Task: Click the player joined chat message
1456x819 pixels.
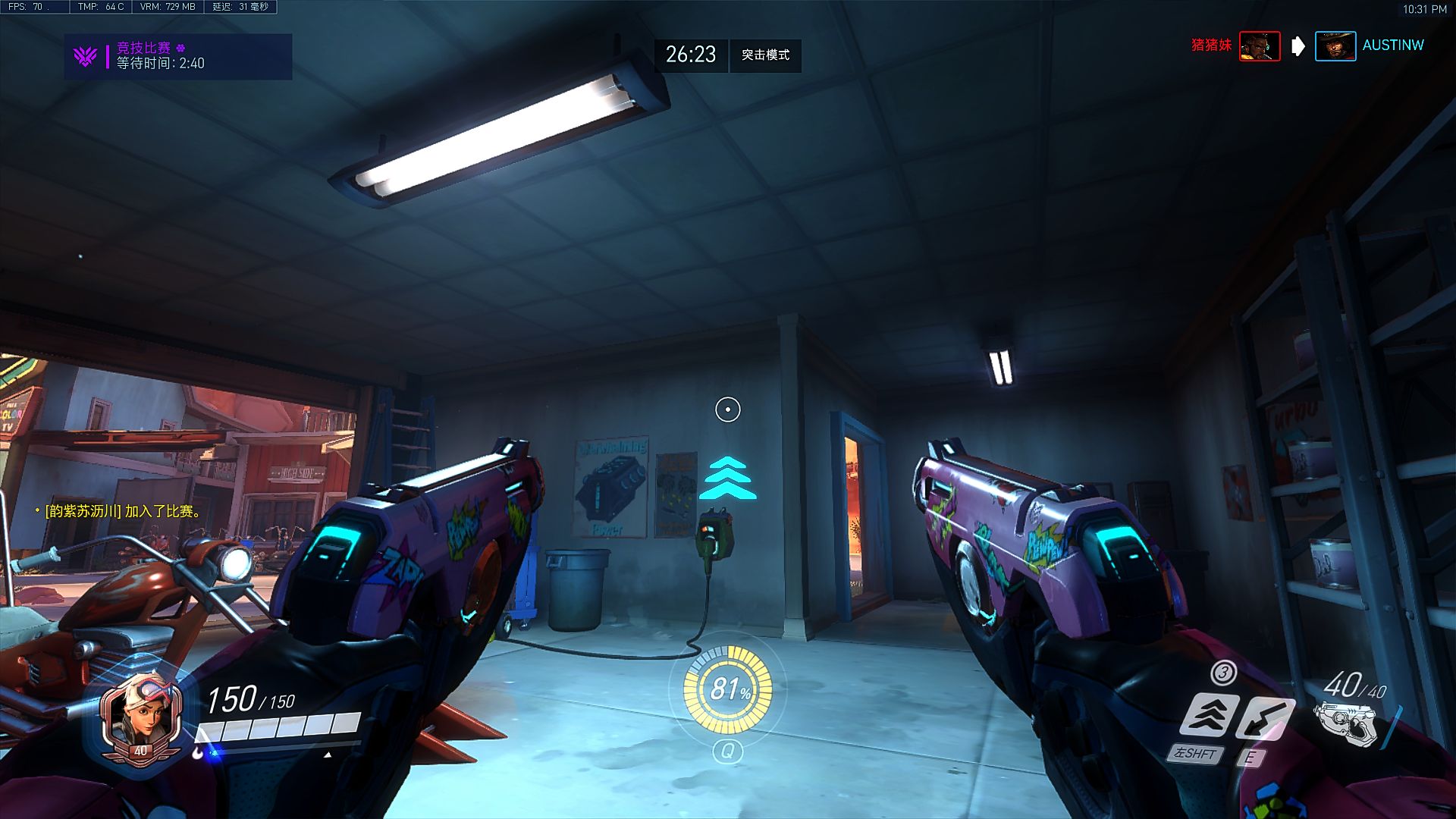Action: point(122,512)
